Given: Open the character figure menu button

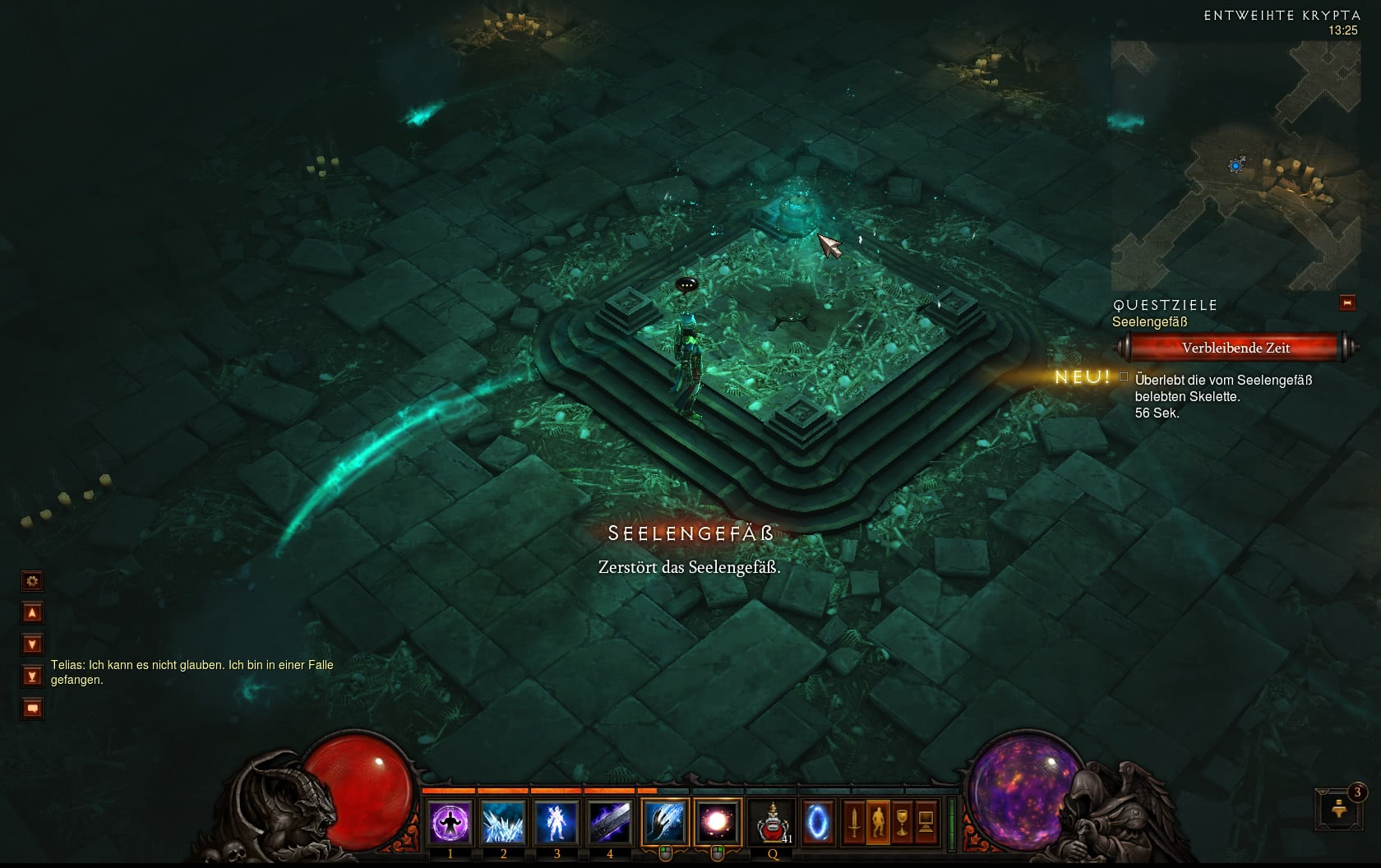Looking at the screenshot, I should coord(878,822).
